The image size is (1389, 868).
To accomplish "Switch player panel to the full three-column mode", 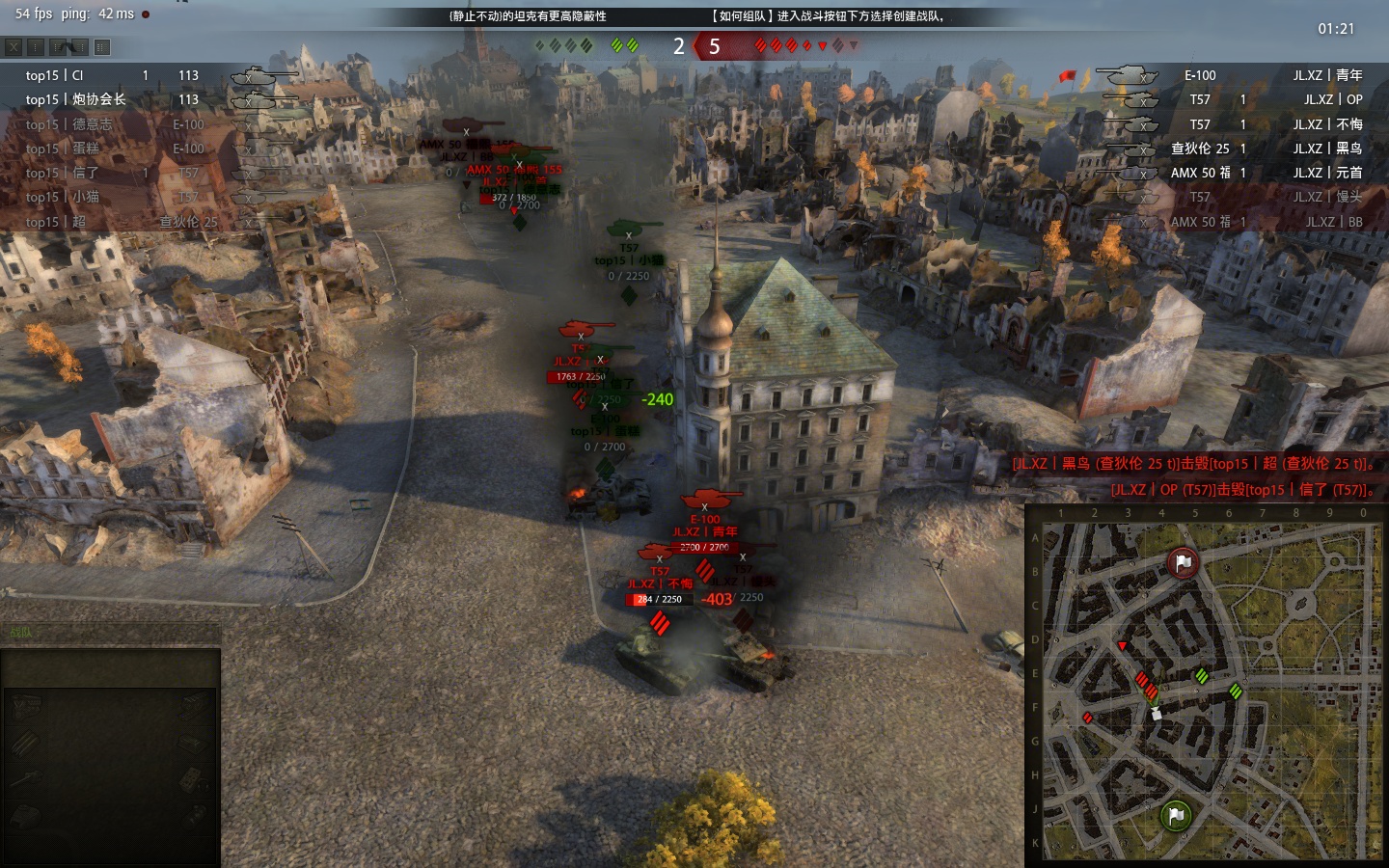I will [102, 46].
